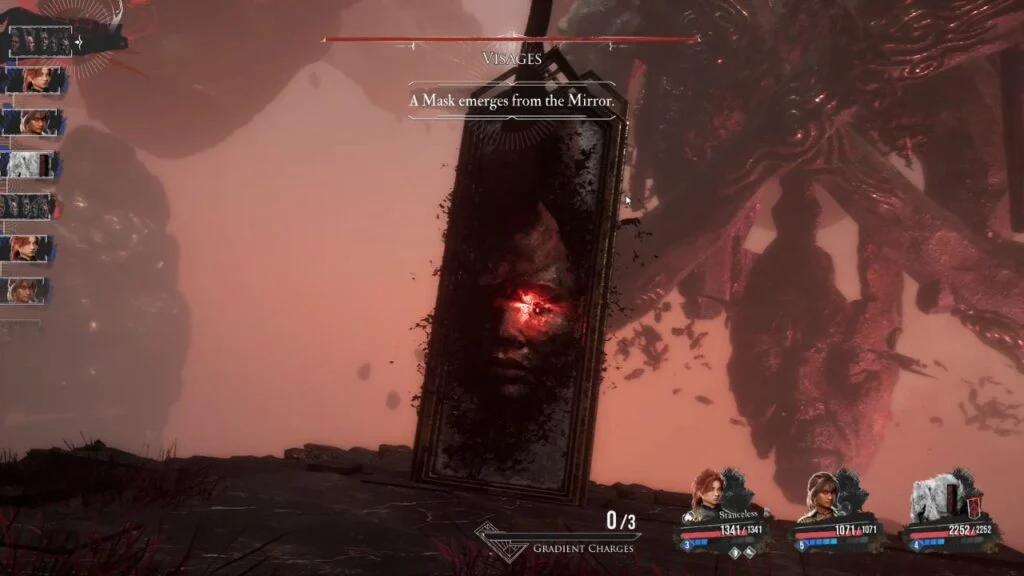The image size is (1024, 576).
Task: Click Monoco's white portrait in the turn order
Action: click(30, 165)
